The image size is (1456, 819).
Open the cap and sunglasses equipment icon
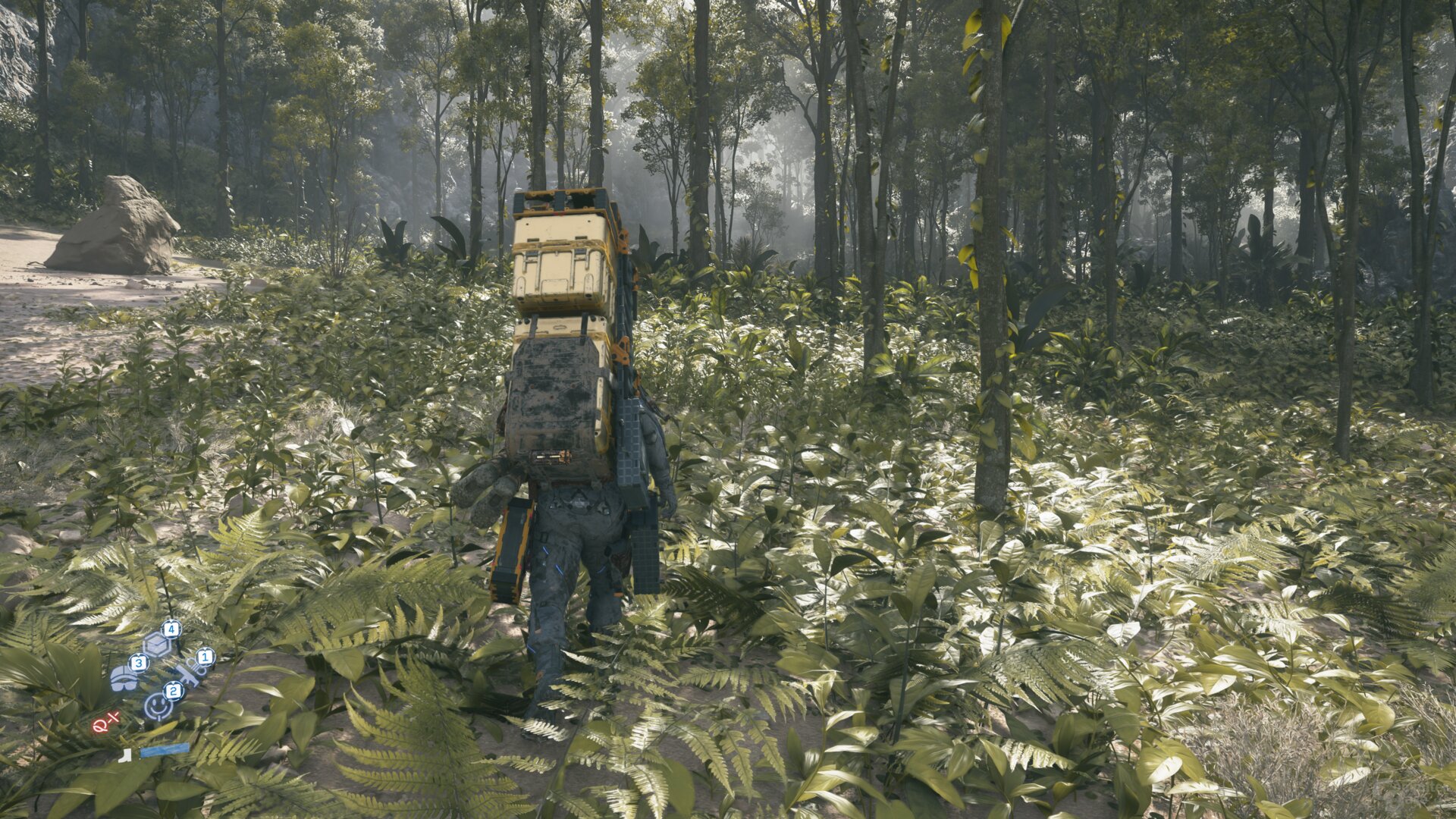124,677
